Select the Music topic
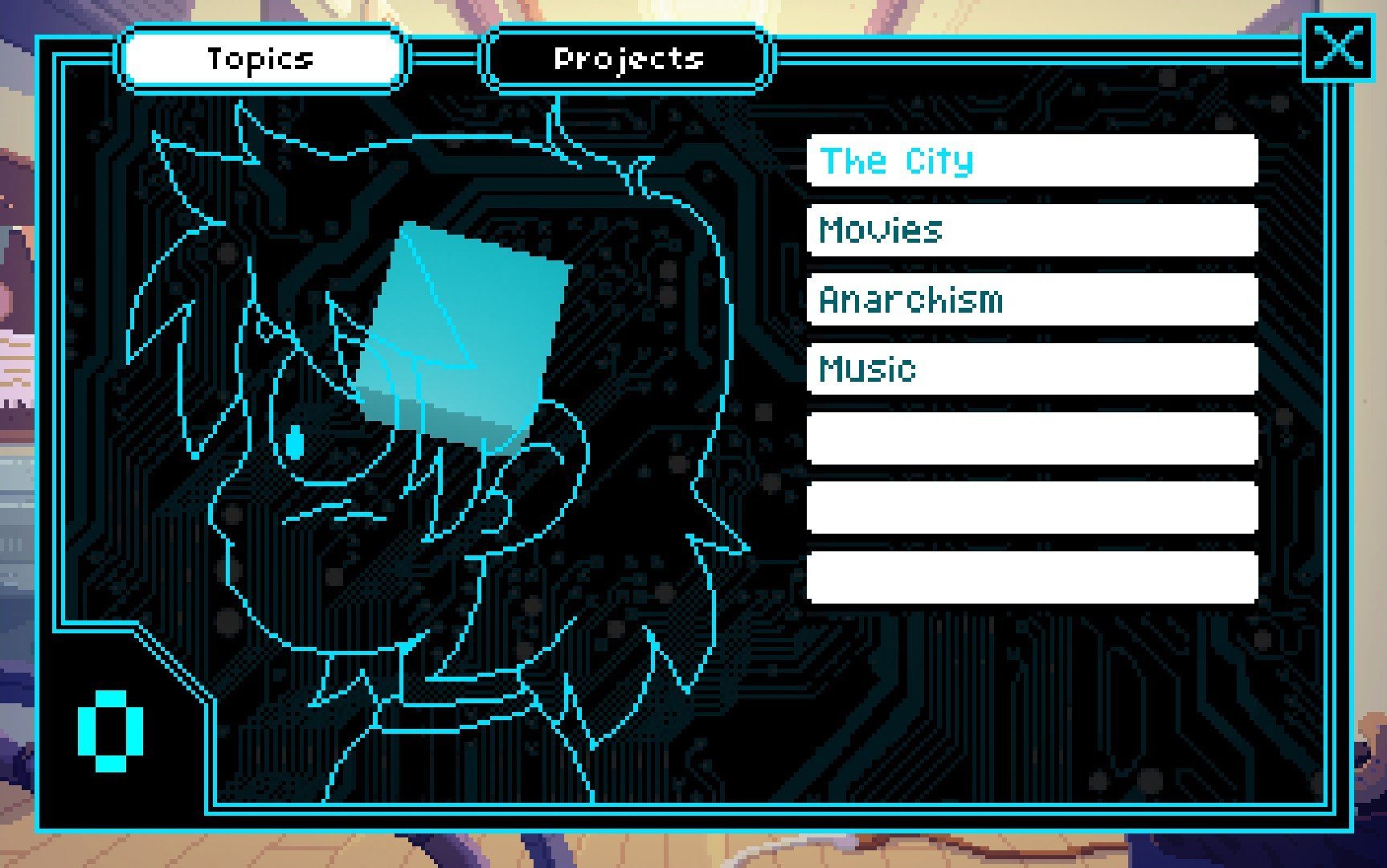This screenshot has height=868, width=1387. click(1032, 369)
